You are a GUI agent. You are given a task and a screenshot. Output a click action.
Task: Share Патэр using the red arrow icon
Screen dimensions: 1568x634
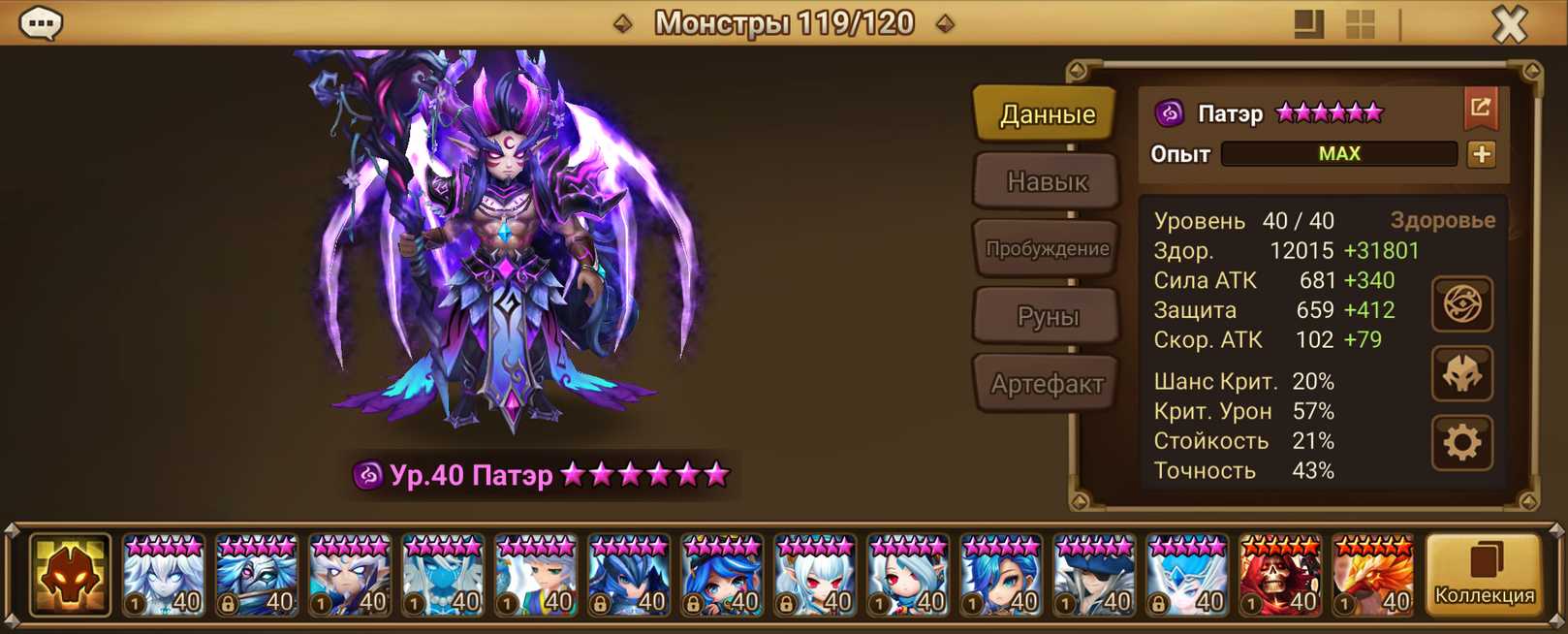click(1481, 109)
